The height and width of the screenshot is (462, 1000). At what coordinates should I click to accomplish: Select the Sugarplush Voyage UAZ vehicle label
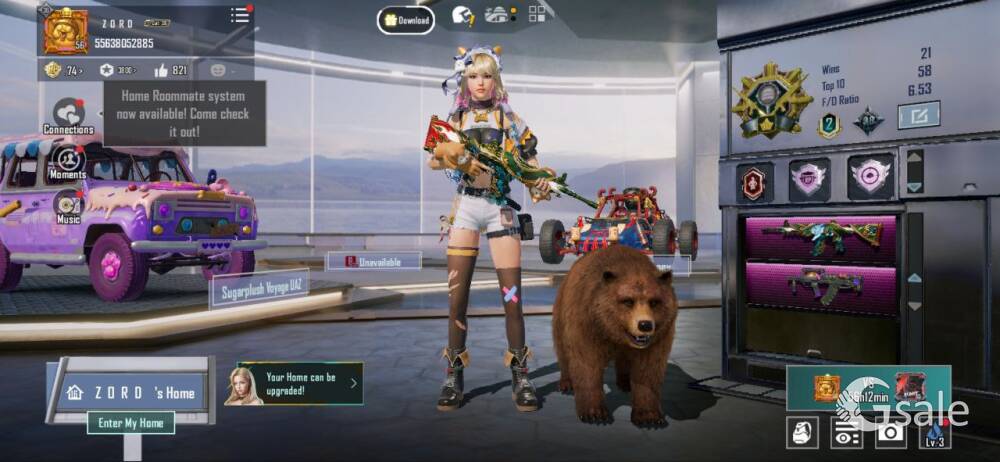[x=258, y=289]
